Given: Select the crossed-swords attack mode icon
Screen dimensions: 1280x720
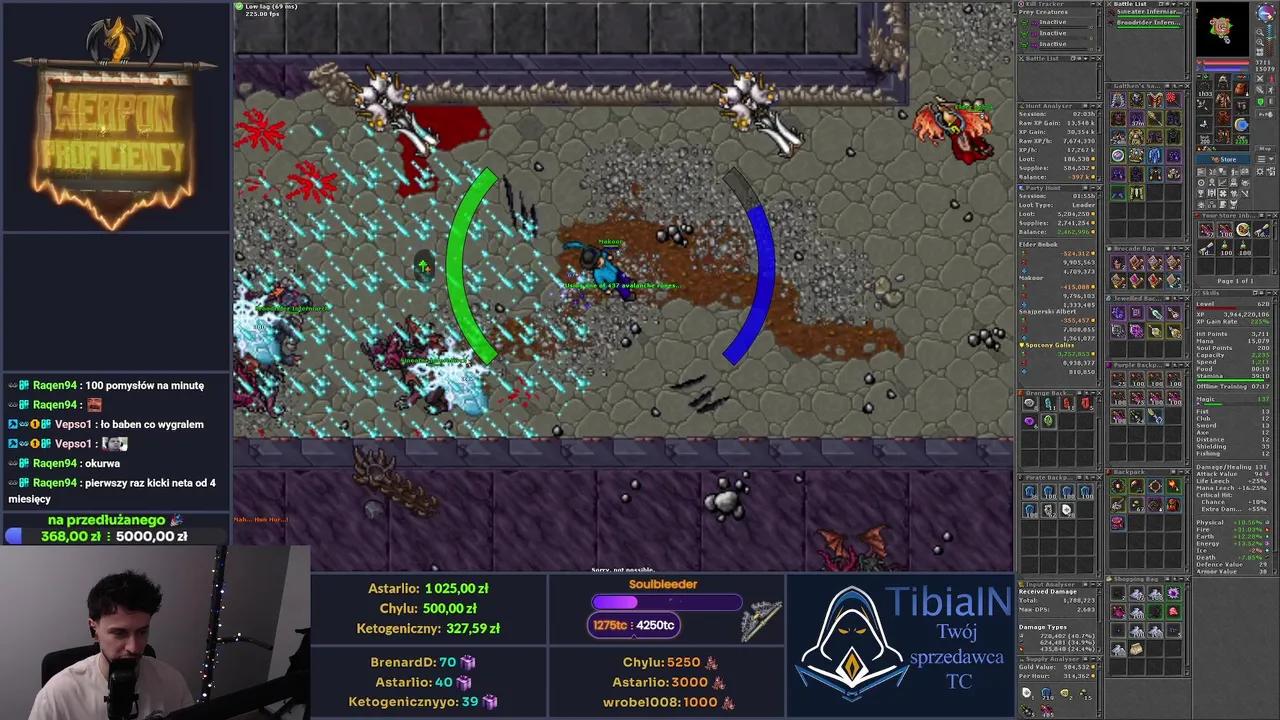Looking at the screenshot, I should 1260,80.
